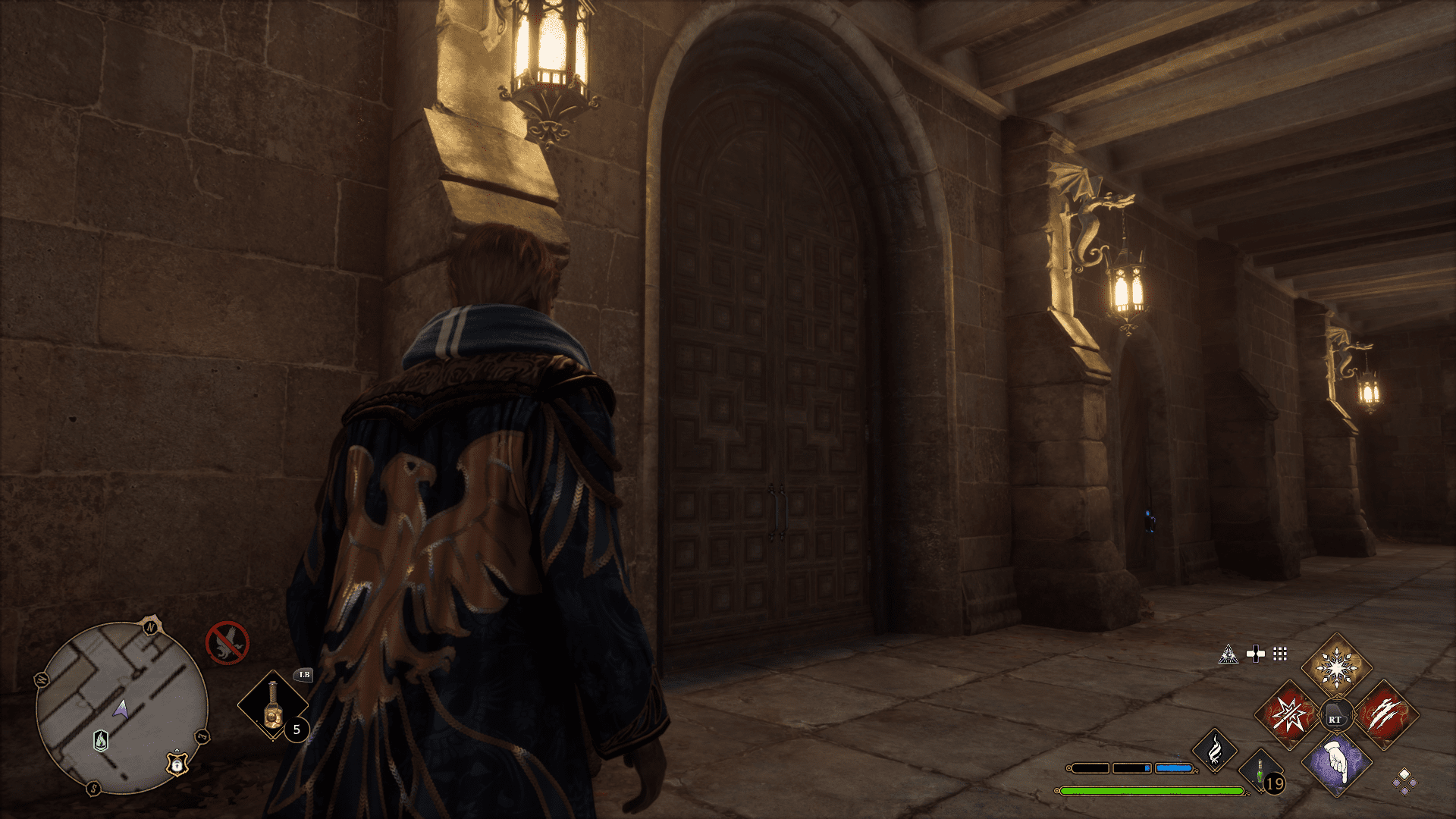Trigger the ancient magic flame icon
The height and width of the screenshot is (819, 1456).
[x=1214, y=751]
